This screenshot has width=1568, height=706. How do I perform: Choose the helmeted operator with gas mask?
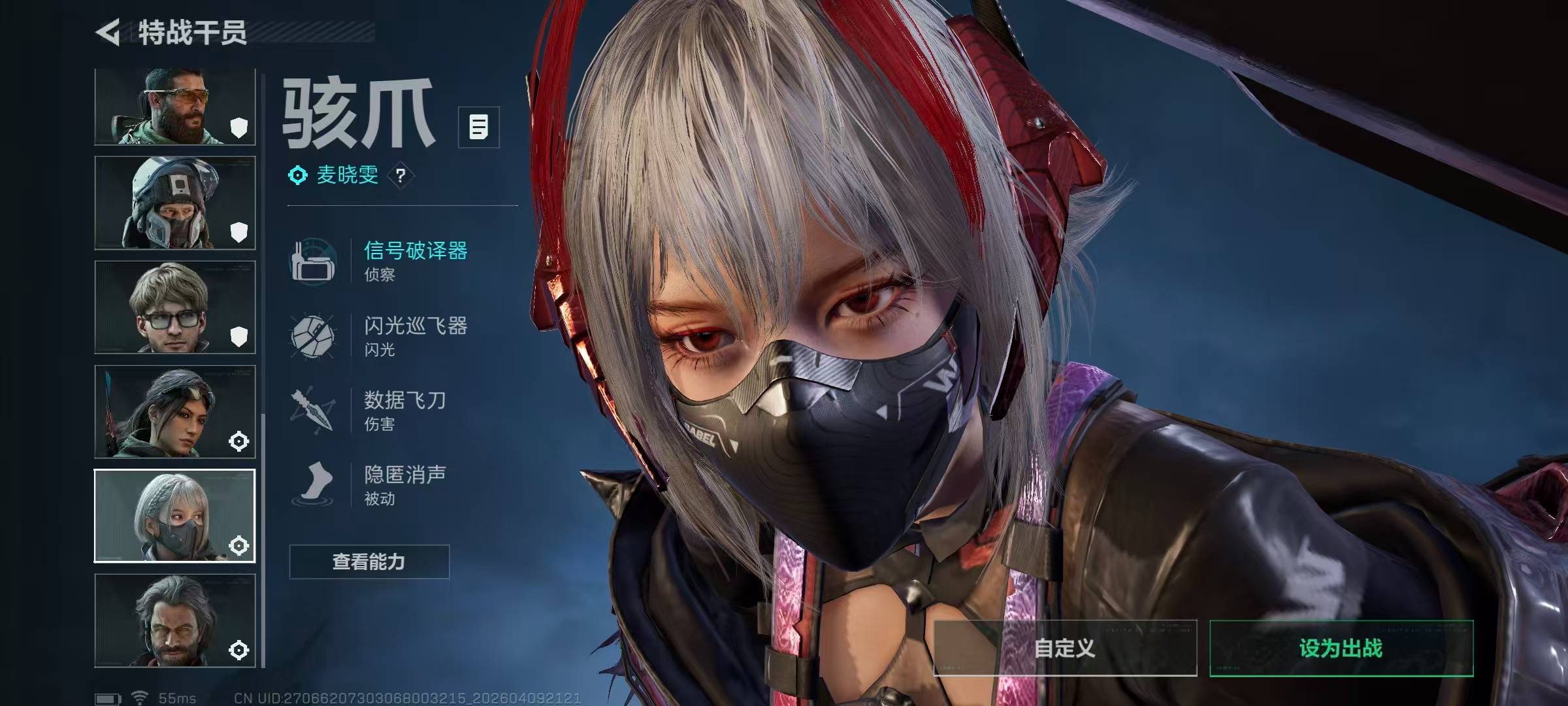tap(174, 203)
